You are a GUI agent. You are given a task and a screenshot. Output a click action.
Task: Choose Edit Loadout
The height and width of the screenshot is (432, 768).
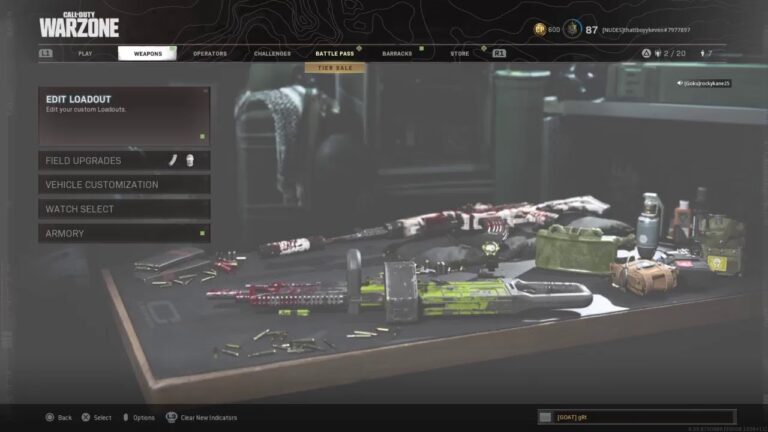pyautogui.click(x=124, y=116)
